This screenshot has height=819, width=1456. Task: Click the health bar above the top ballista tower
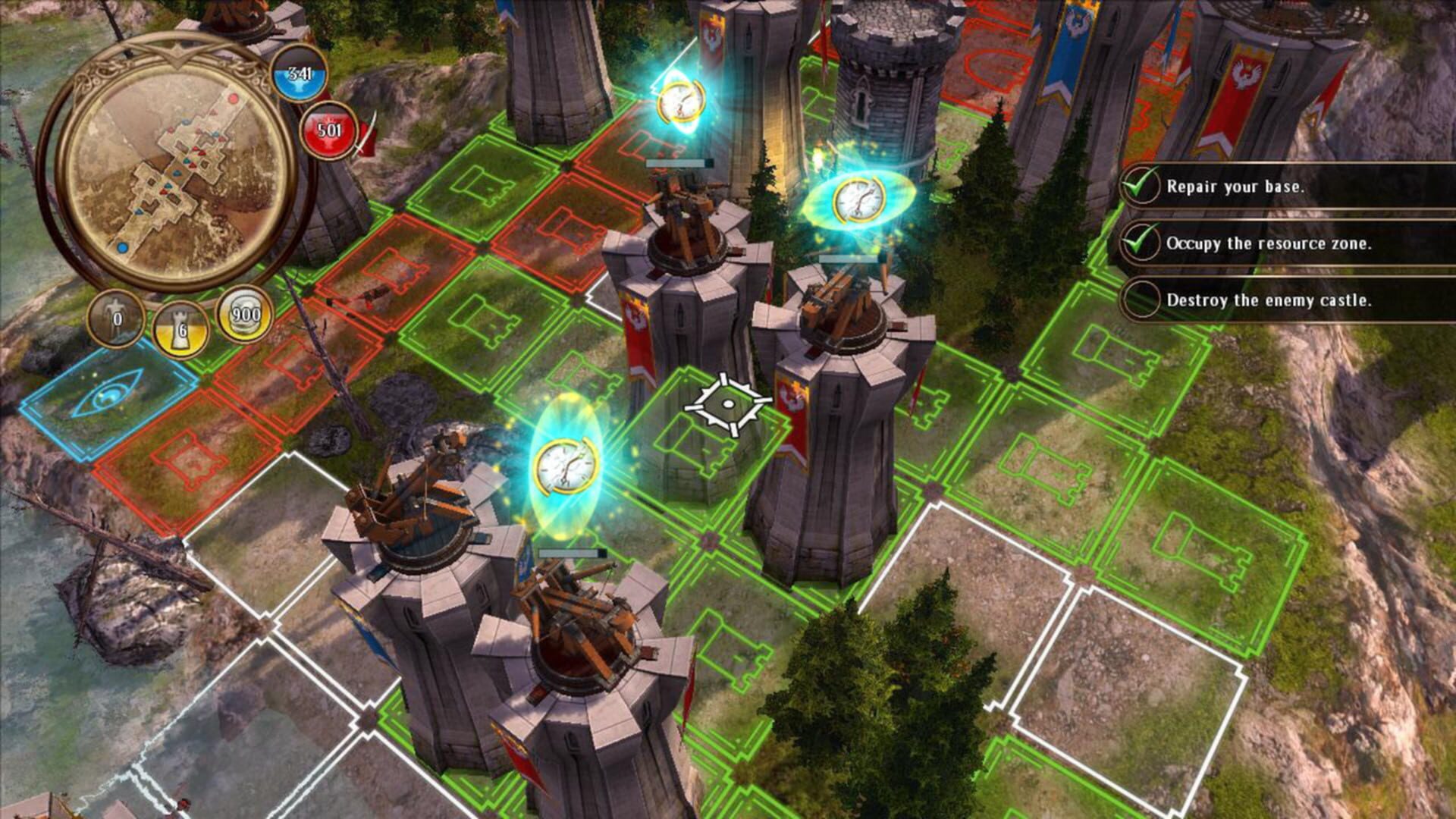[677, 162]
